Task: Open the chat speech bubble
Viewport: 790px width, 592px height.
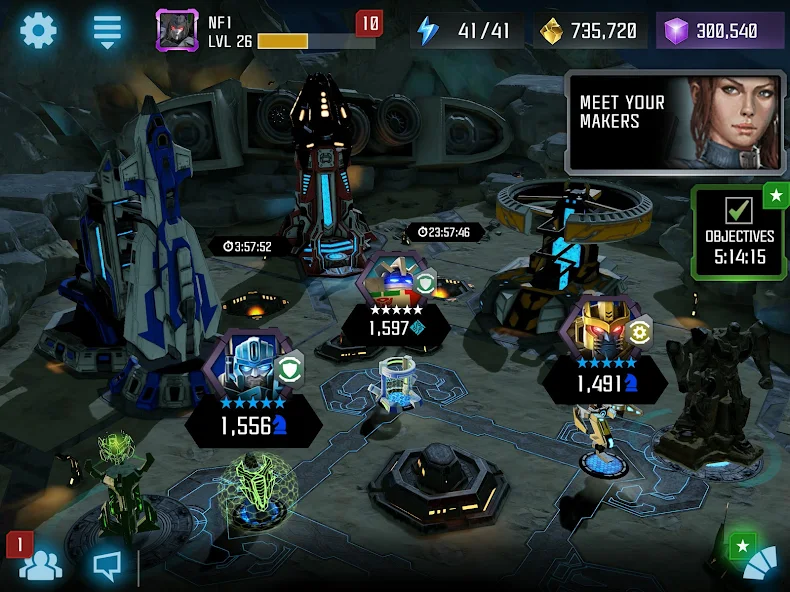Action: [107, 566]
